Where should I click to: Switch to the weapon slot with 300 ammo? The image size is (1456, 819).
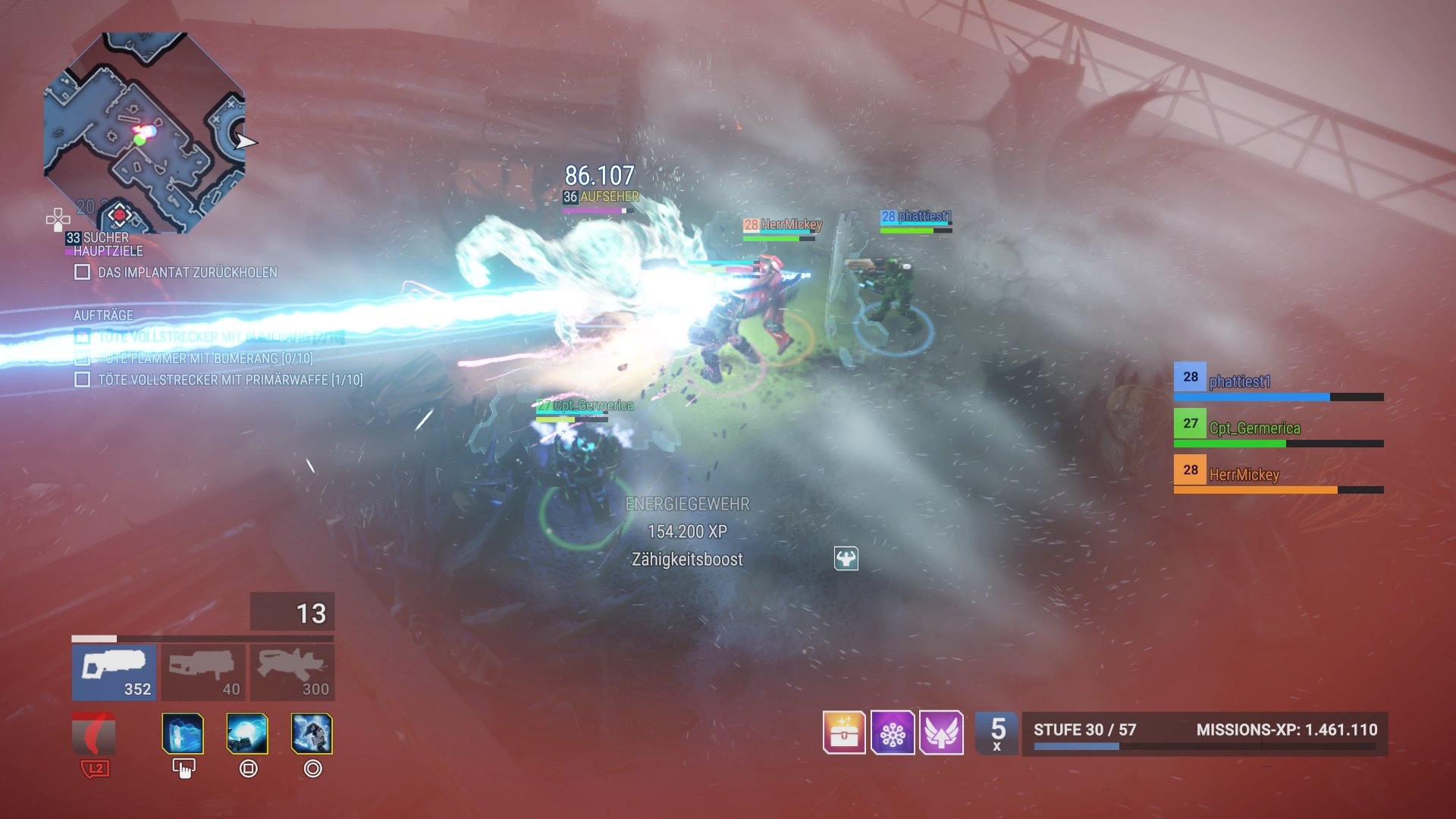point(293,672)
